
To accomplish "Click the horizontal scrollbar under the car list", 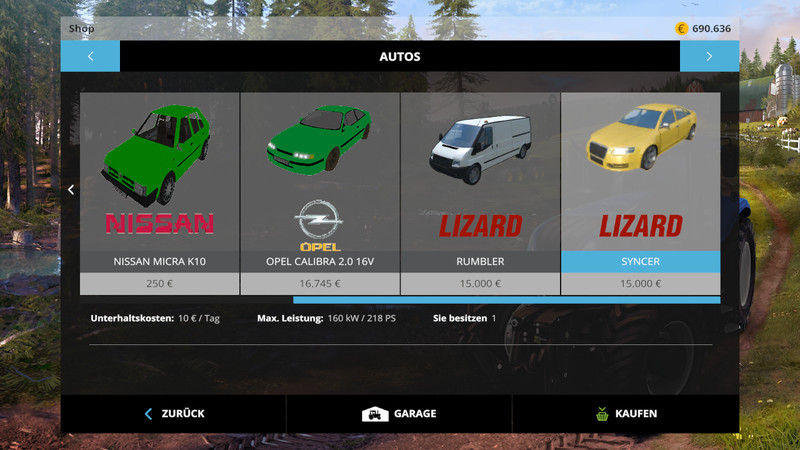I will pyautogui.click(x=506, y=299).
